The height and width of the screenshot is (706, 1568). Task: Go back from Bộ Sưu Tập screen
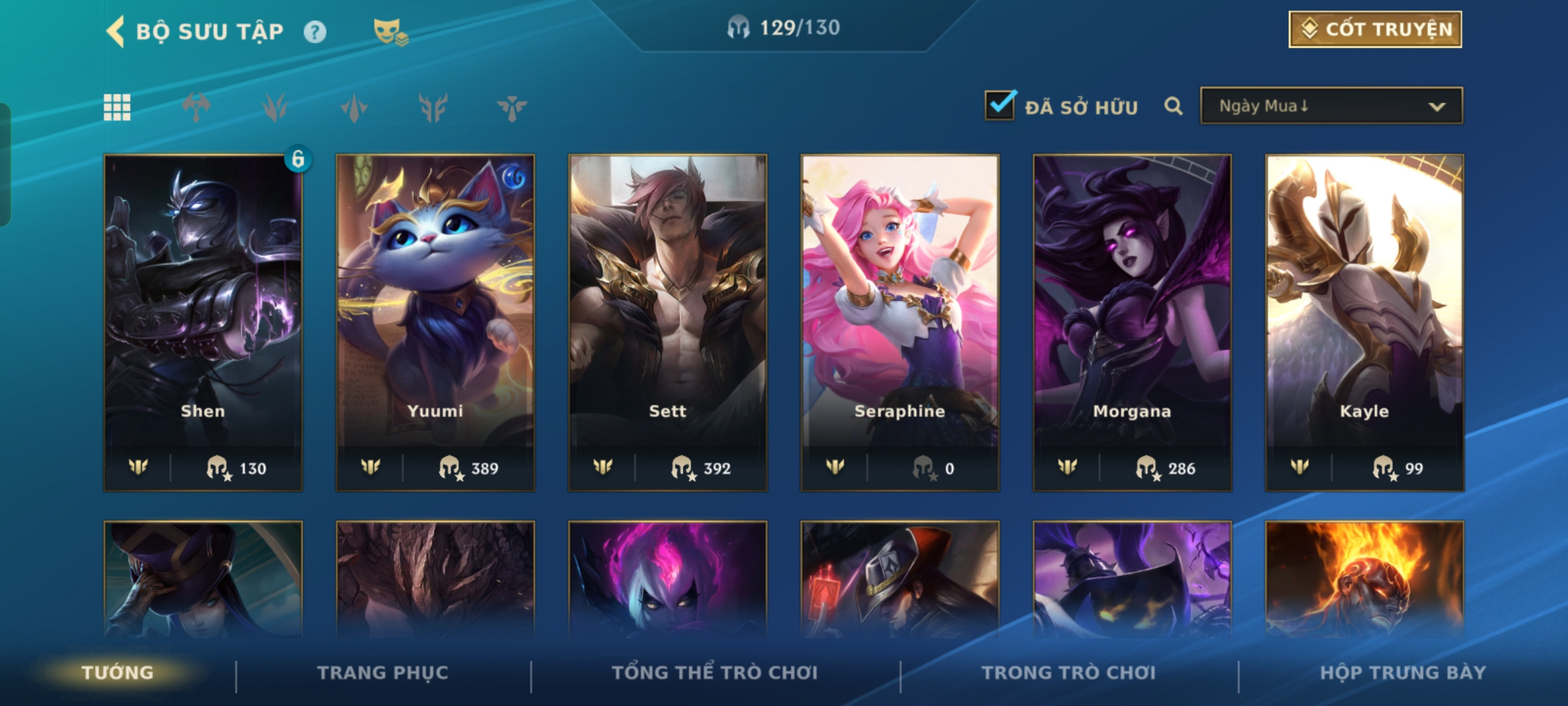116,31
